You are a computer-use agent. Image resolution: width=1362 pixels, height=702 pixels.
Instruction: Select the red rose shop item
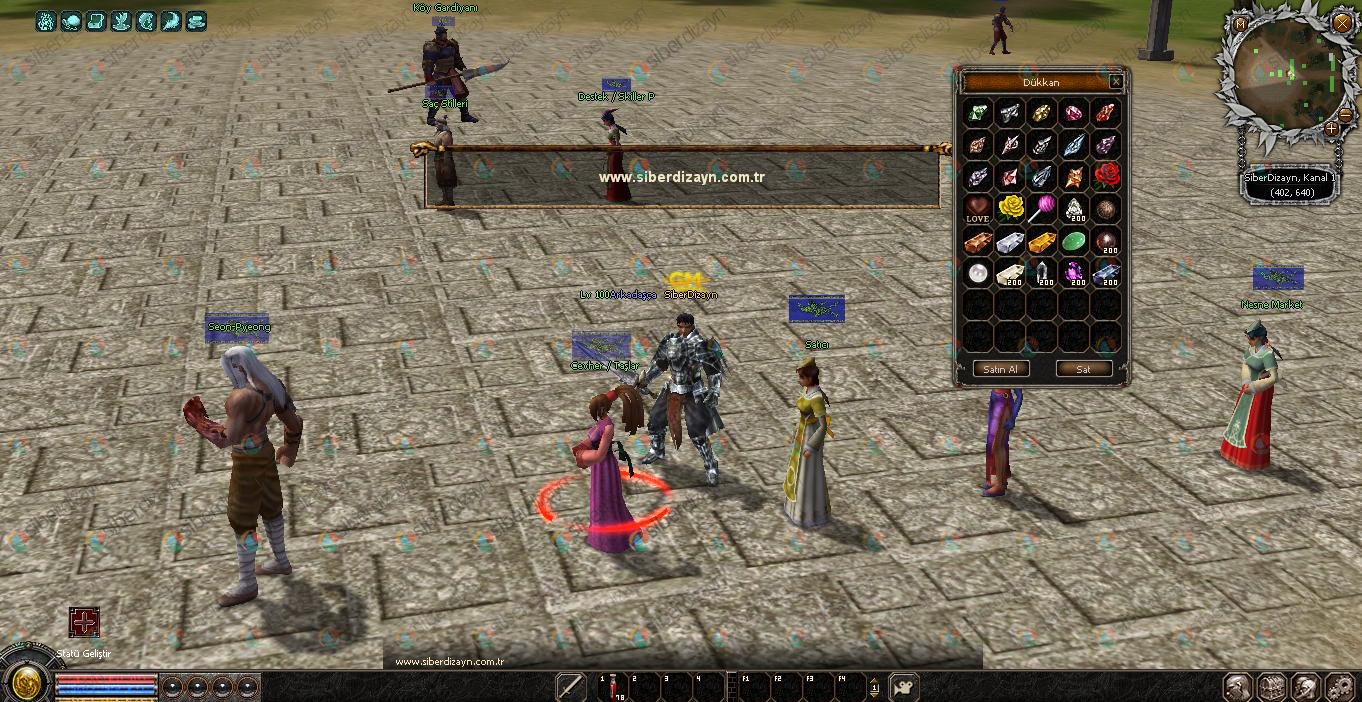pyautogui.click(x=1105, y=177)
